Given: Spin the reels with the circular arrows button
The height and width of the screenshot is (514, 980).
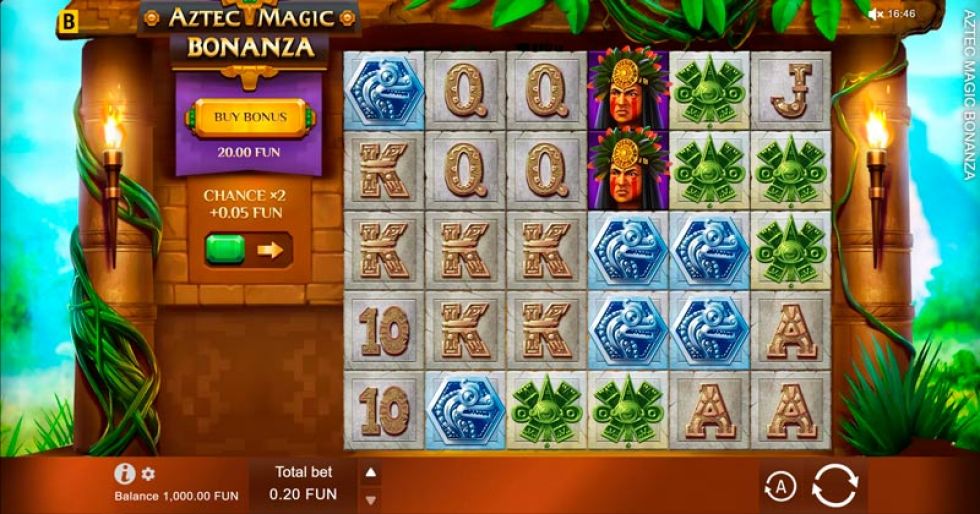Looking at the screenshot, I should pyautogui.click(x=834, y=487).
